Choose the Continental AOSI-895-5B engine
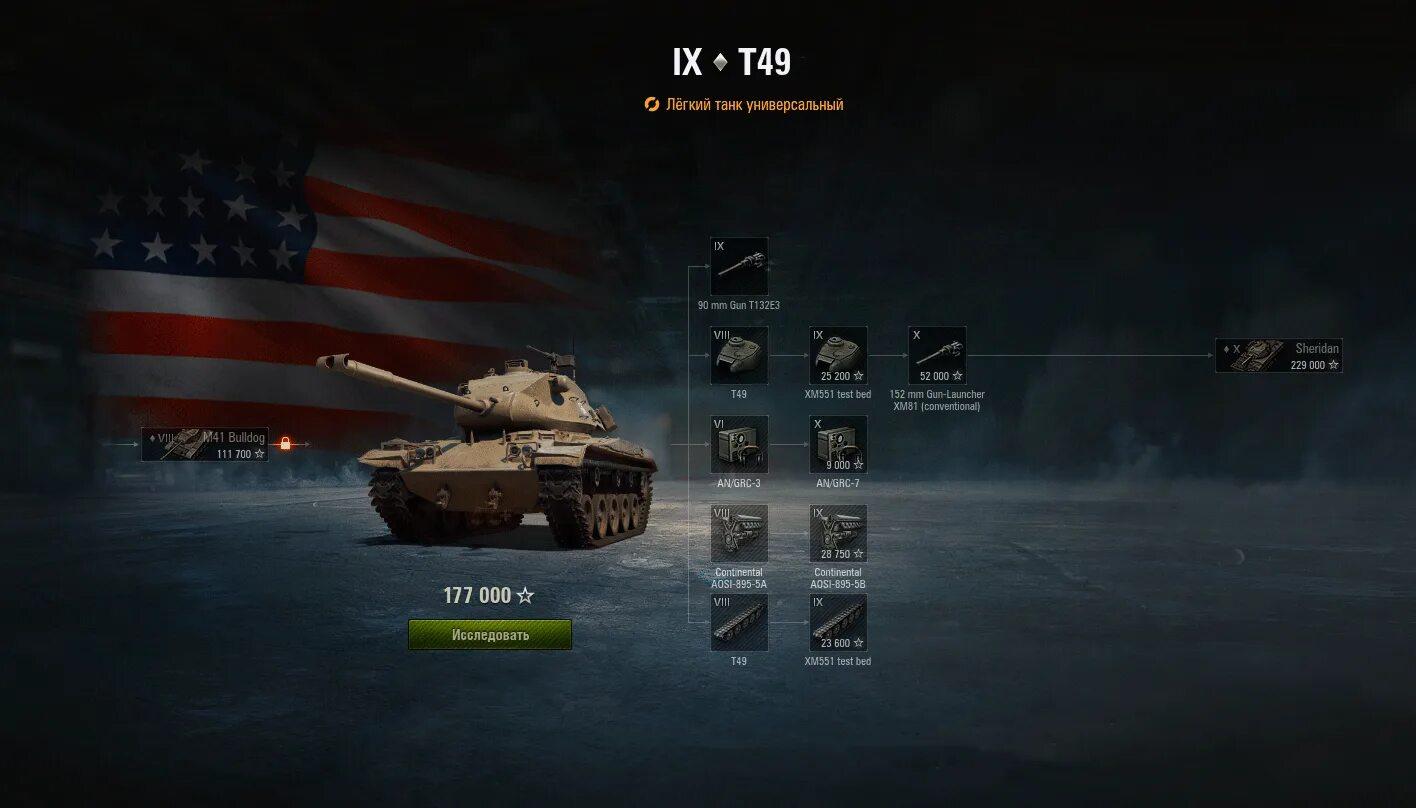Image resolution: width=1416 pixels, height=808 pixels. click(838, 533)
